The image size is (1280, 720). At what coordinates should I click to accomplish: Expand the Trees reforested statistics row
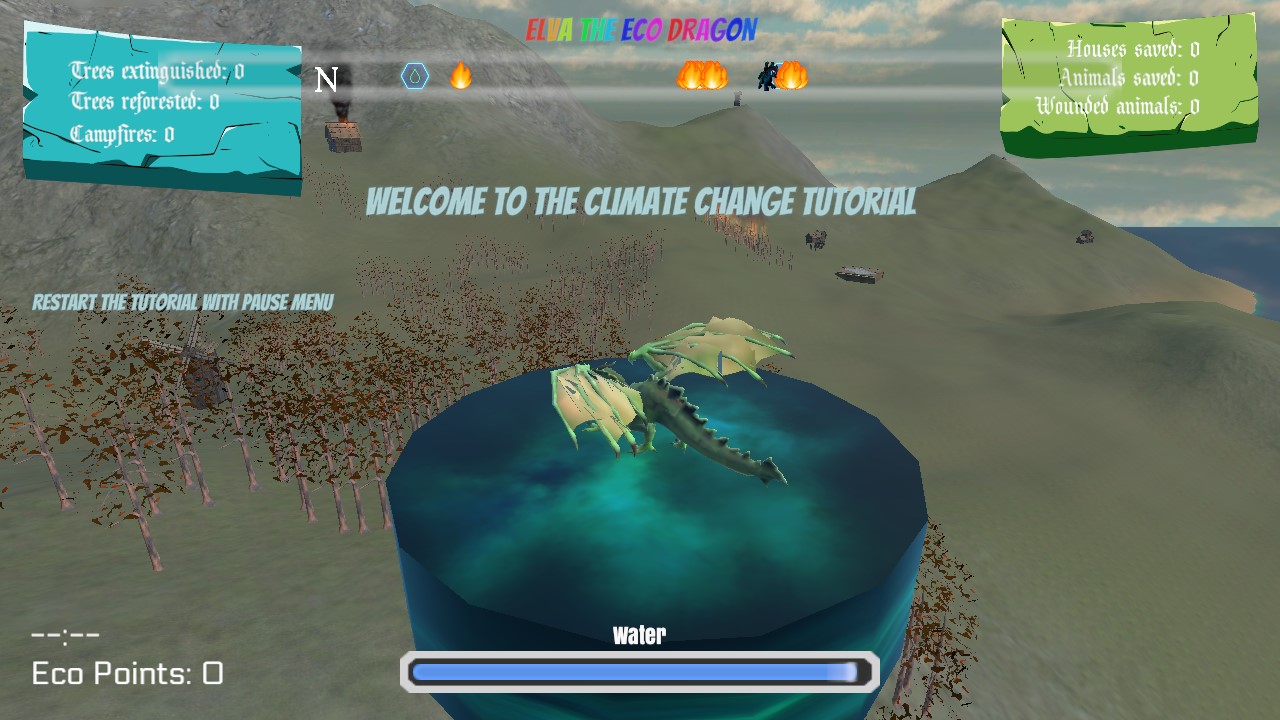[x=140, y=101]
